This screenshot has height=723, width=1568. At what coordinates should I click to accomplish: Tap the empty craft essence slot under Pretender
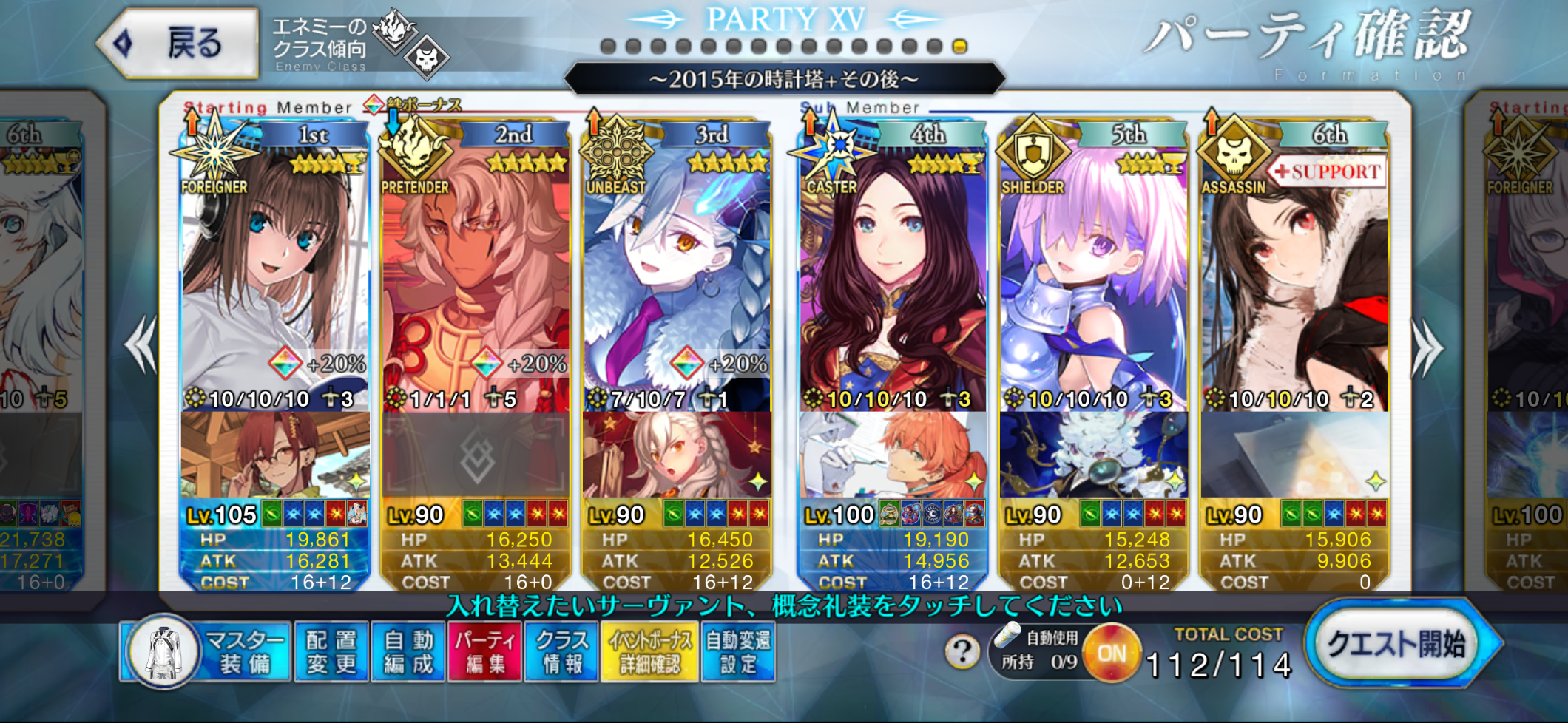tap(476, 456)
